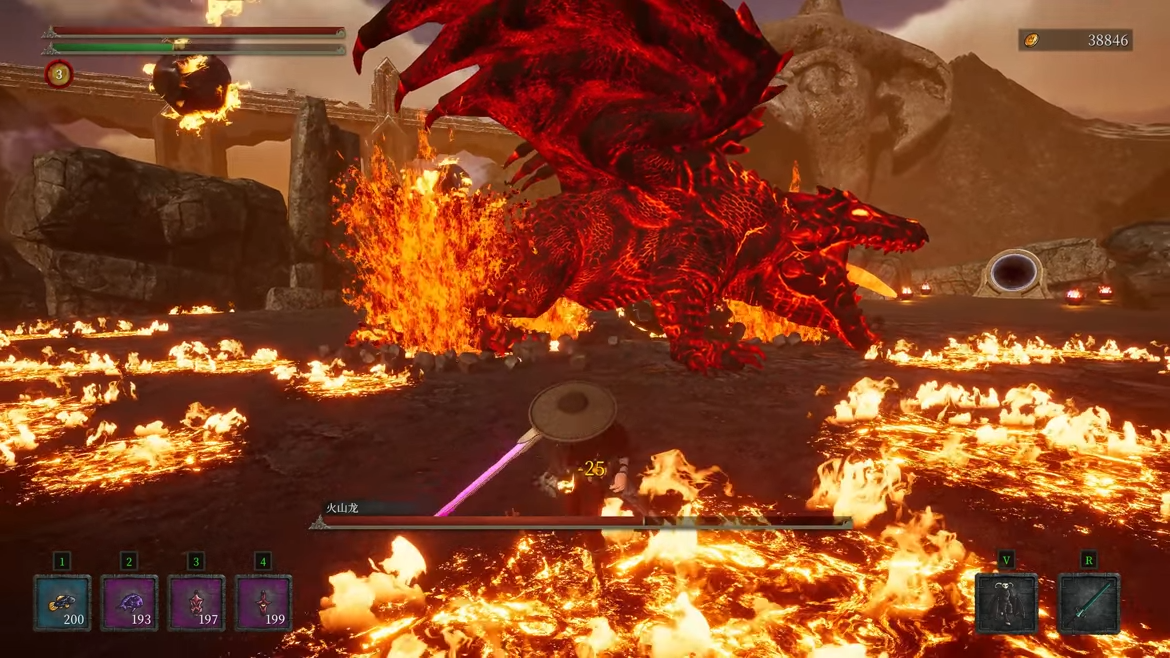Activate the horned demon skill slot
This screenshot has height=658, width=1170.
(1006, 603)
